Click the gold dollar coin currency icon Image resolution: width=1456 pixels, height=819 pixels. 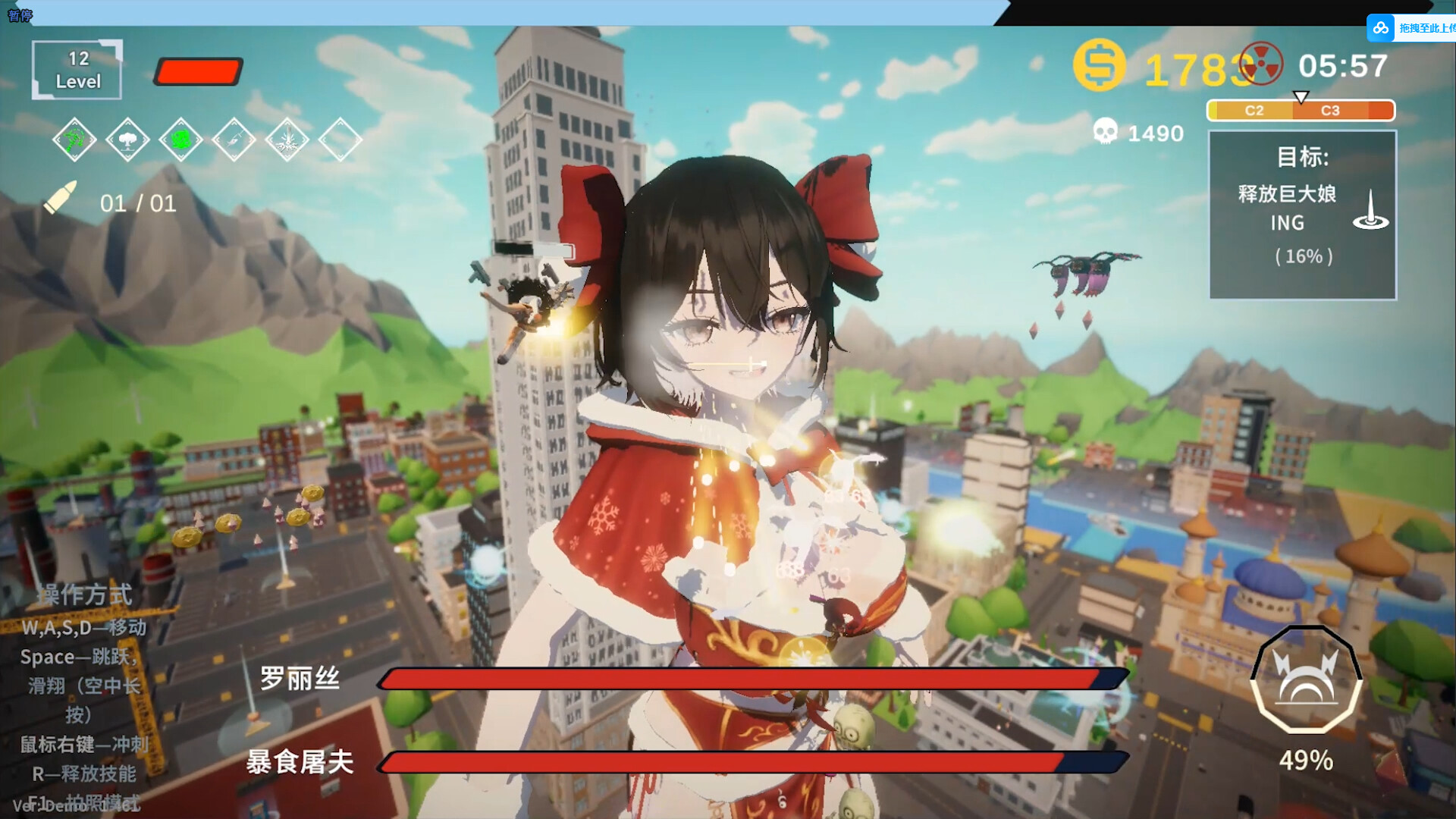pyautogui.click(x=1098, y=67)
